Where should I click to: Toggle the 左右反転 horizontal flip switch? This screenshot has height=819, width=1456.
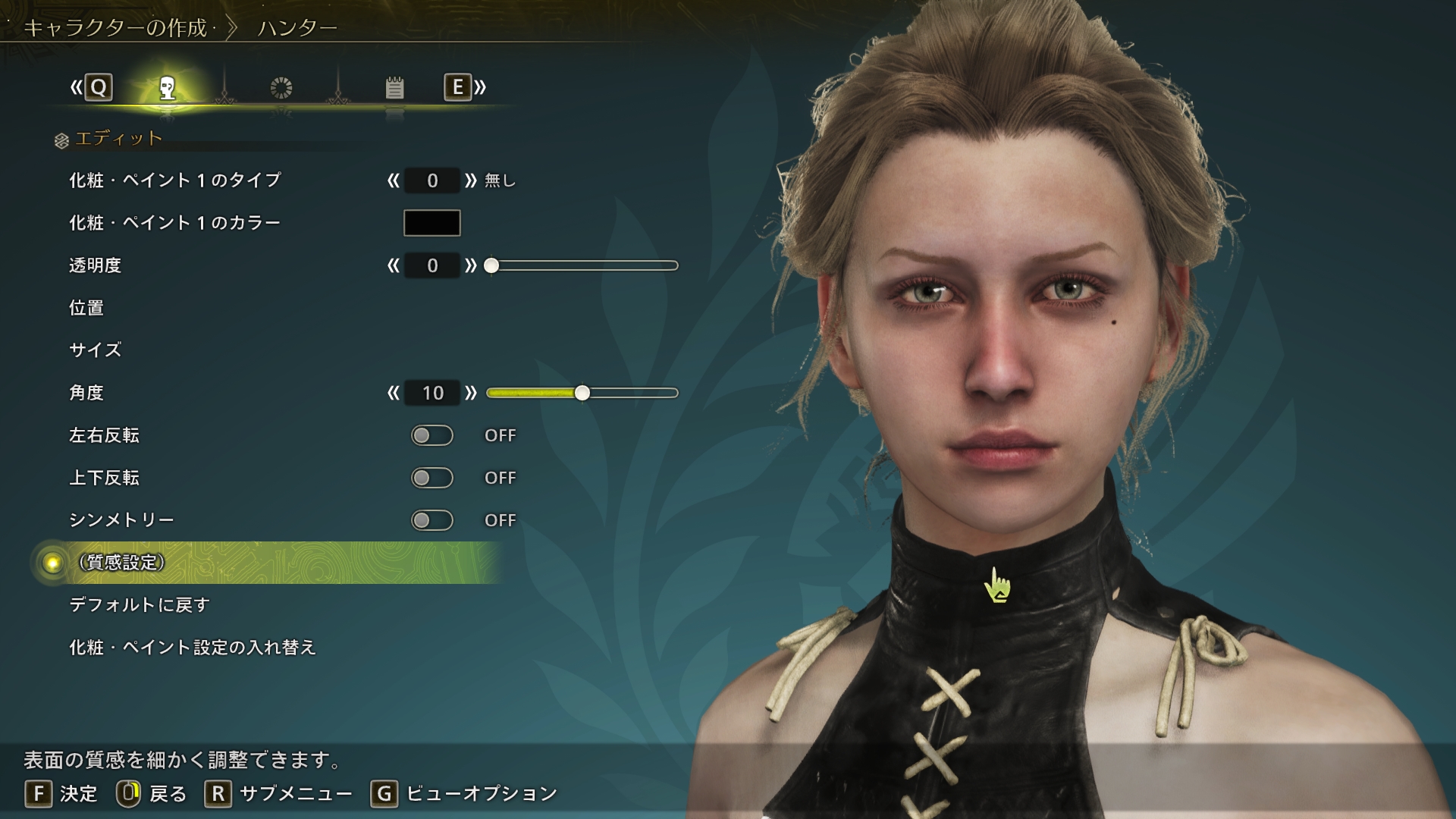coord(431,435)
